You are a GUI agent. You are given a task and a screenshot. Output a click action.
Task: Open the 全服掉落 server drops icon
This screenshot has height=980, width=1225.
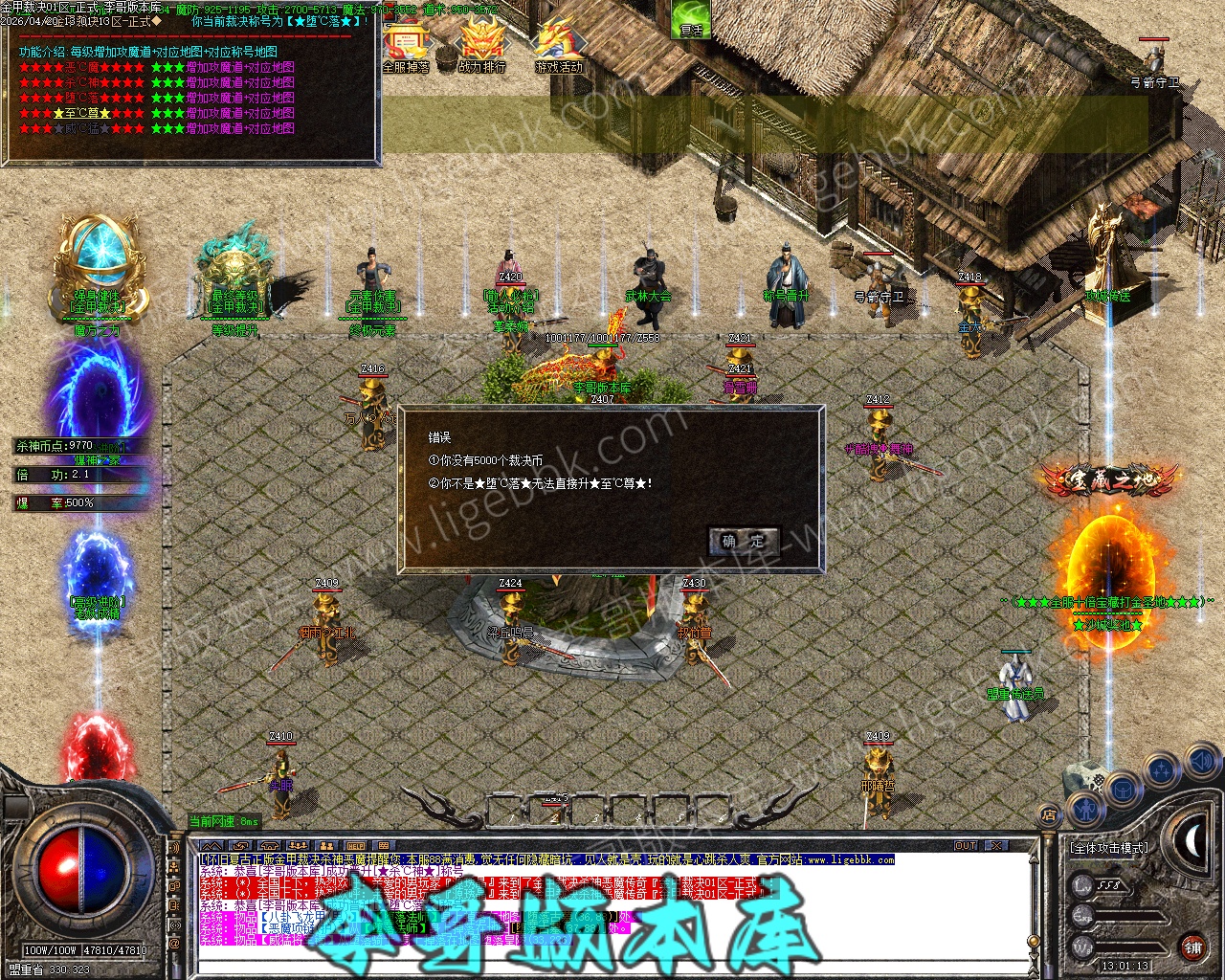click(x=406, y=46)
